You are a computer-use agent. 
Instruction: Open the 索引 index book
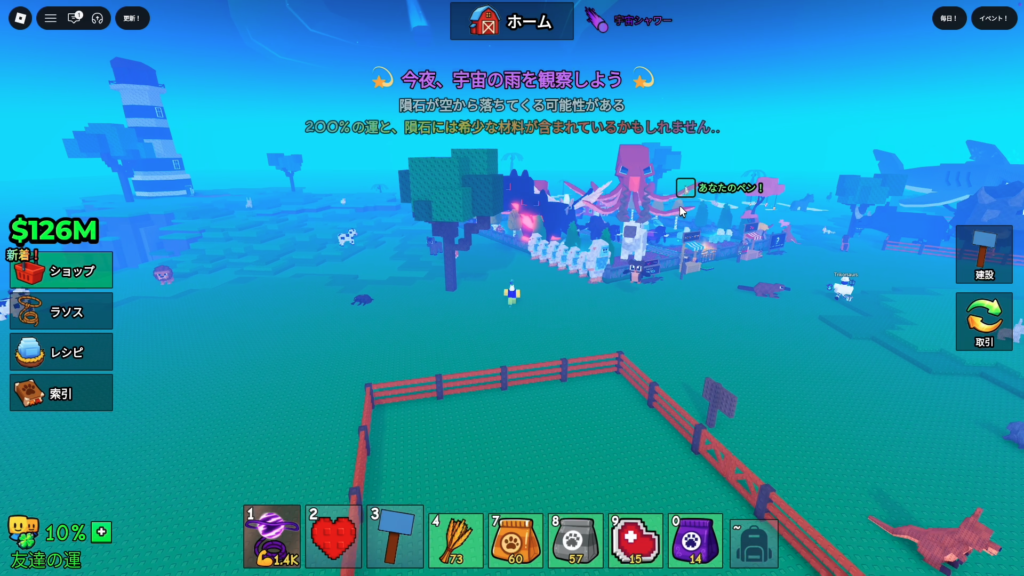pyautogui.click(x=61, y=393)
